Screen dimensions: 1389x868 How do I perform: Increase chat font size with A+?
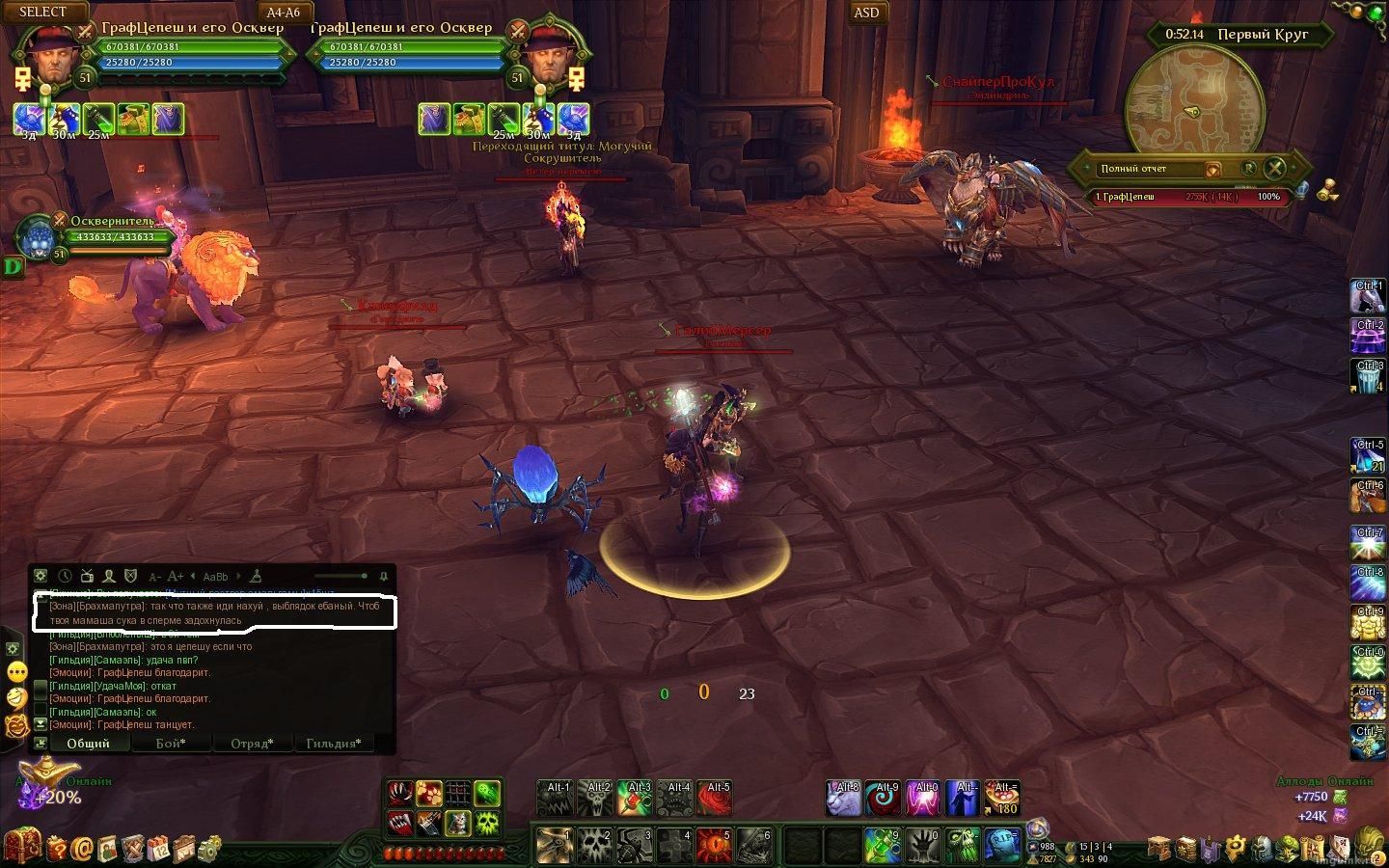pos(176,577)
